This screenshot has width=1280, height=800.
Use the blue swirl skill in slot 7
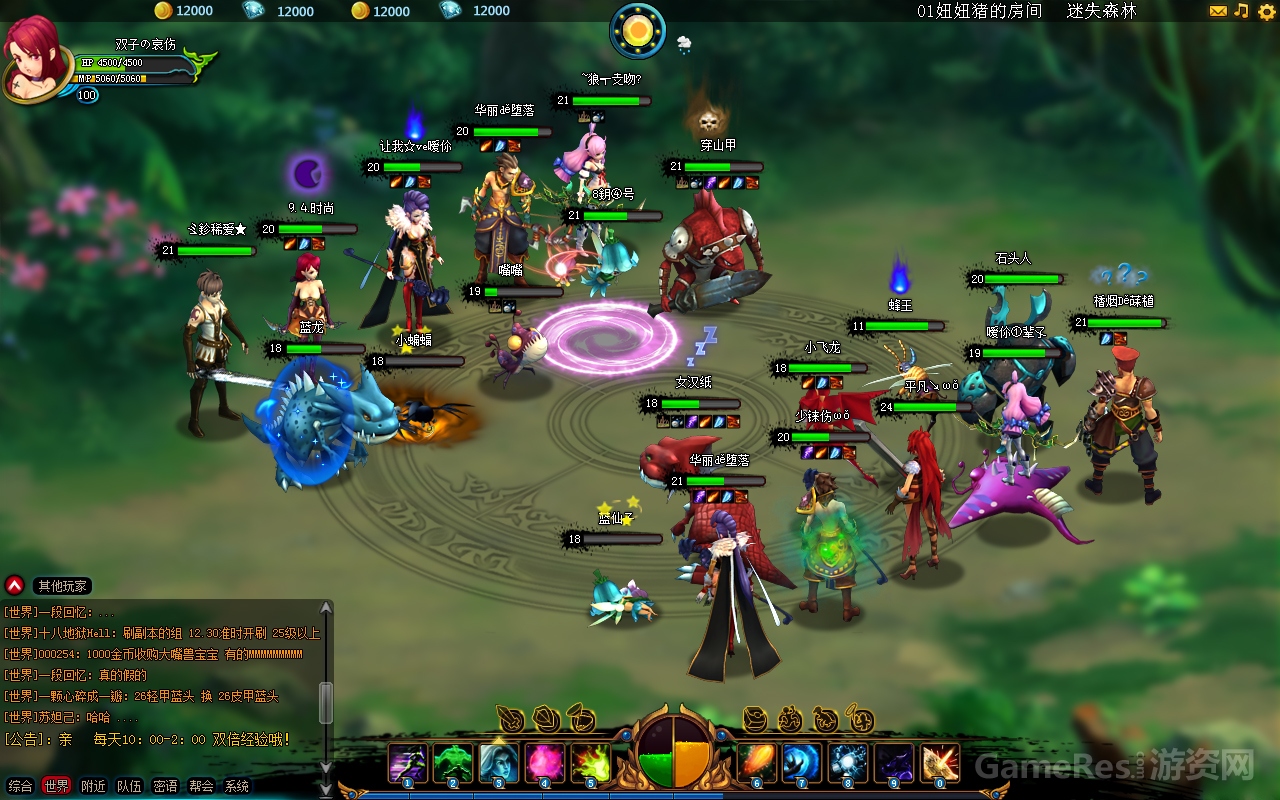tap(802, 763)
